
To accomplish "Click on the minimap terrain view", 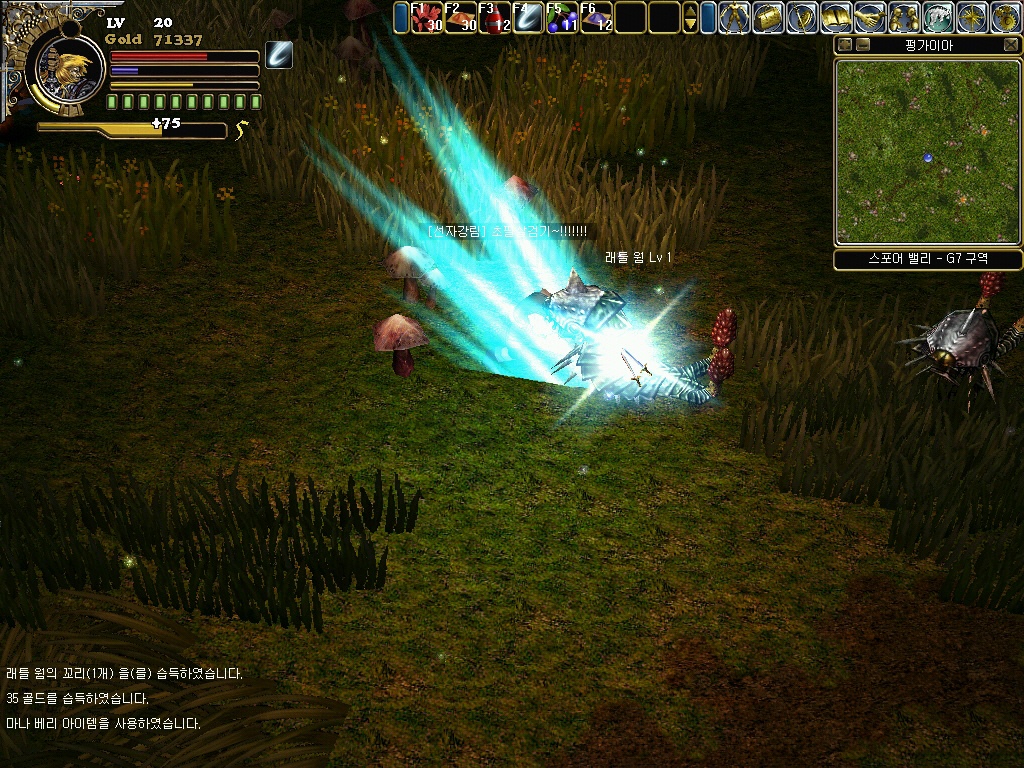I will tap(928, 150).
